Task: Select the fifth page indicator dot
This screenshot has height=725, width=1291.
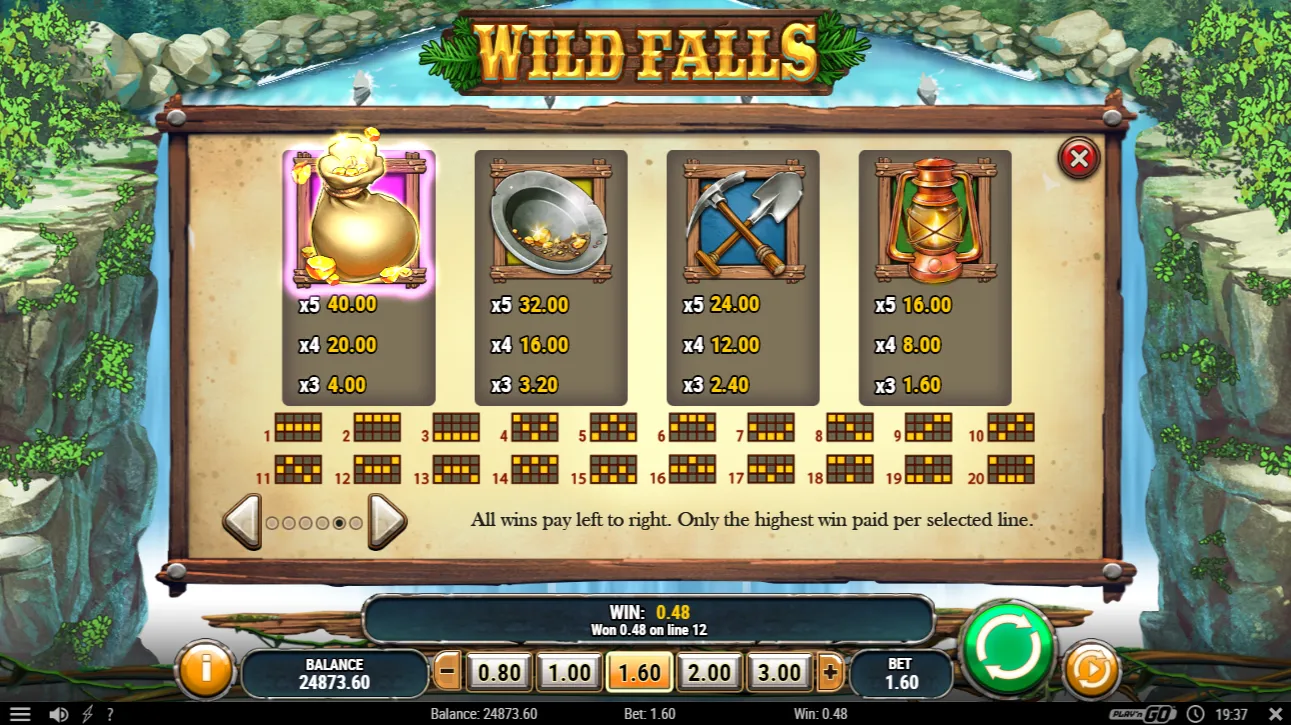Action: [340, 520]
